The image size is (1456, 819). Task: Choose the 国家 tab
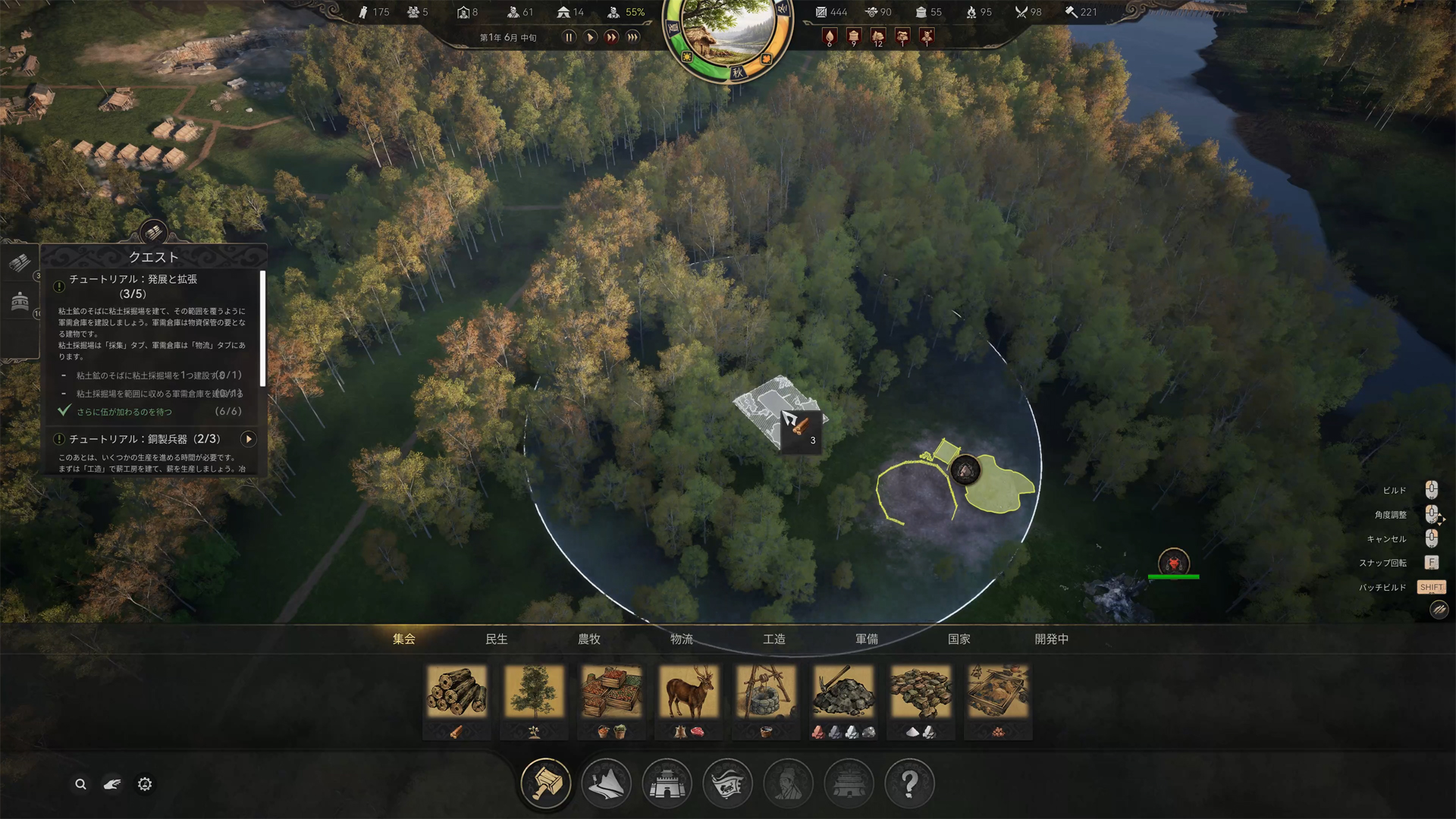click(x=959, y=639)
